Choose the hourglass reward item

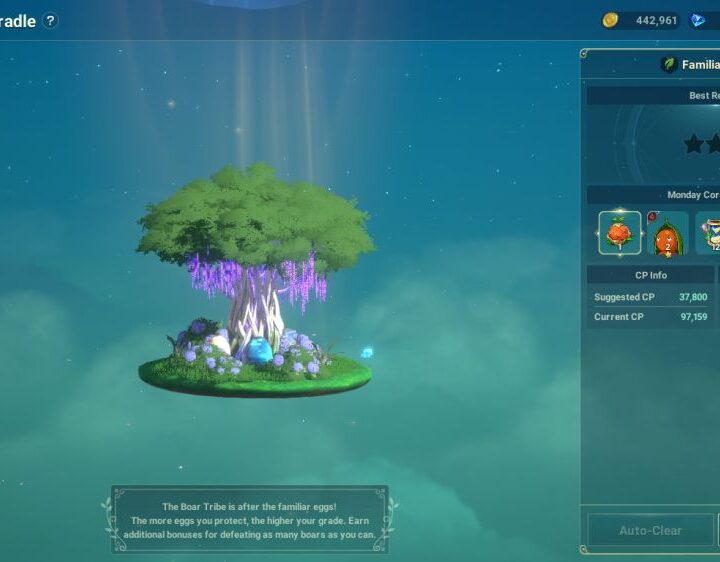[x=710, y=233]
